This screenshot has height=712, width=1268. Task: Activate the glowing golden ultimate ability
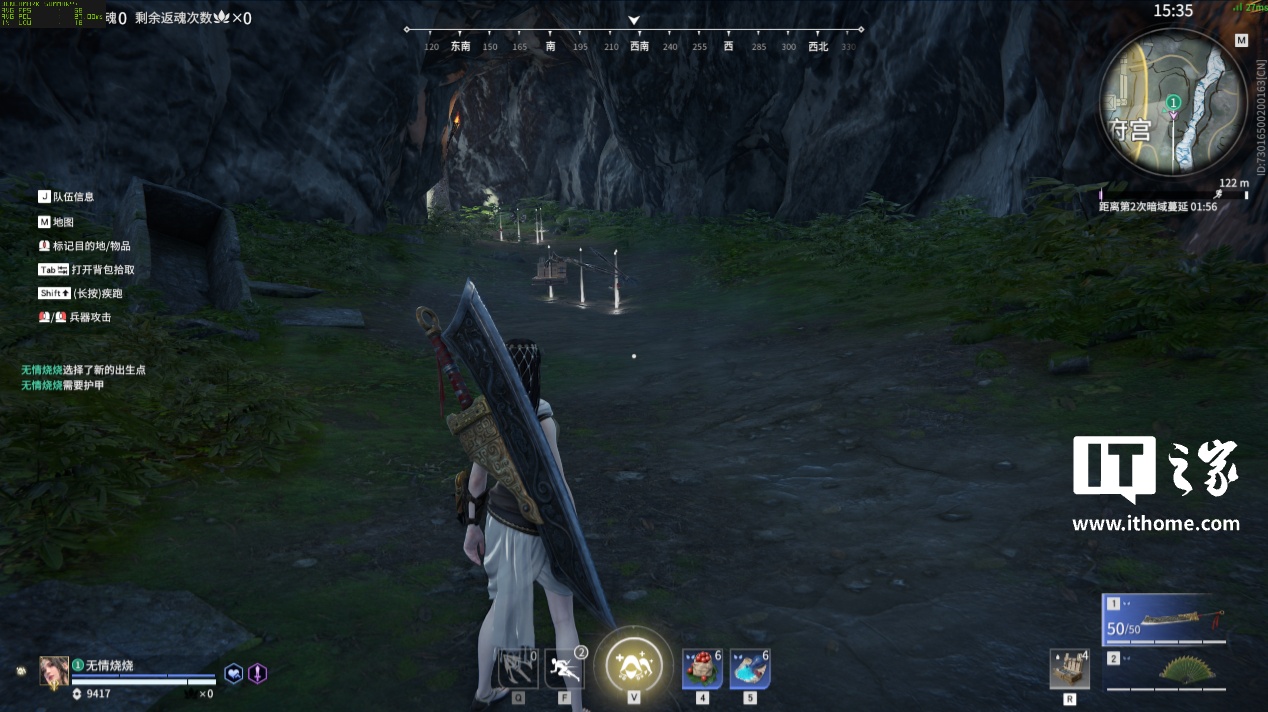point(634,662)
